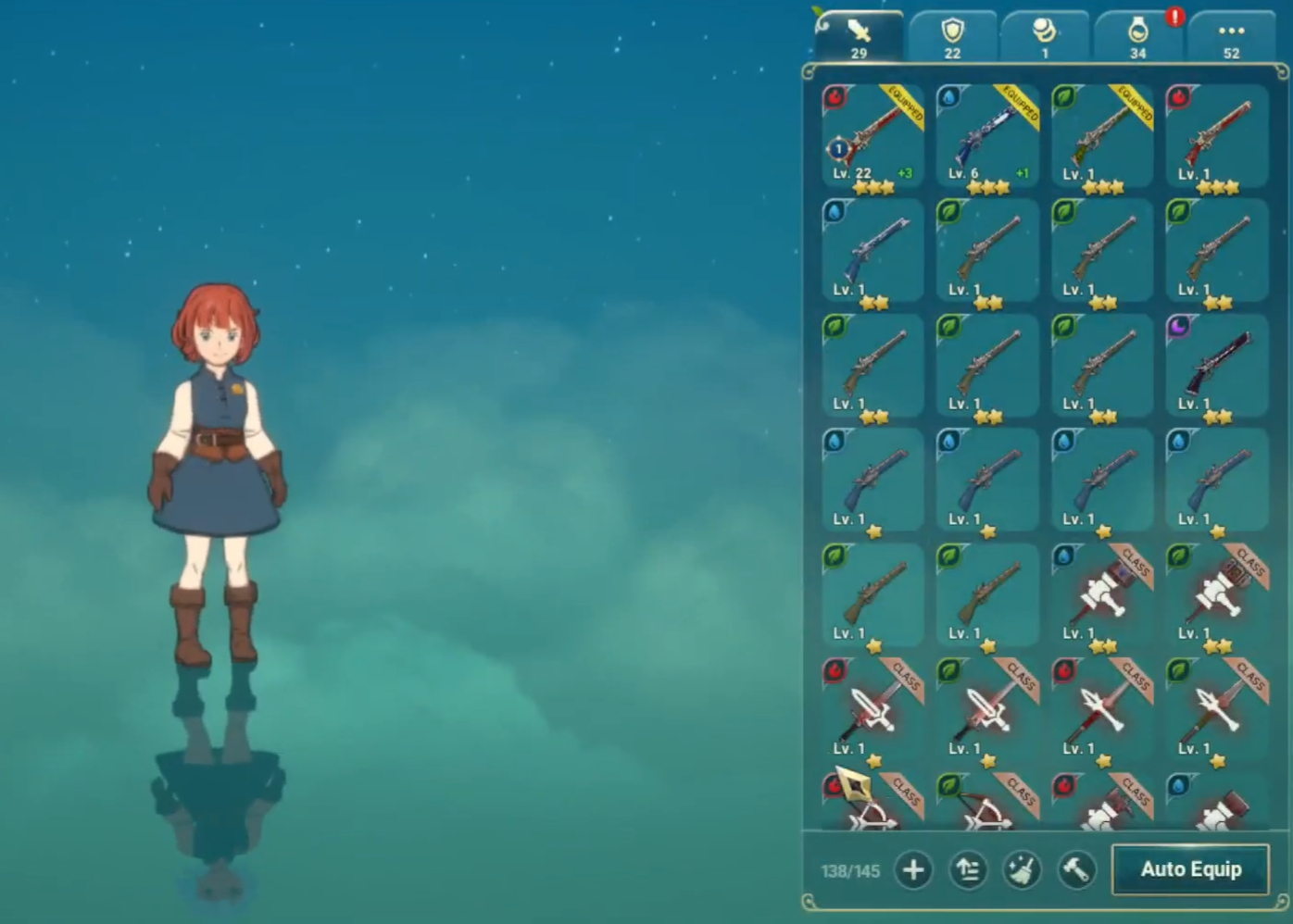This screenshot has height=924, width=1293.
Task: Select a fire-element CLASS sword in row six
Action: pos(872,708)
